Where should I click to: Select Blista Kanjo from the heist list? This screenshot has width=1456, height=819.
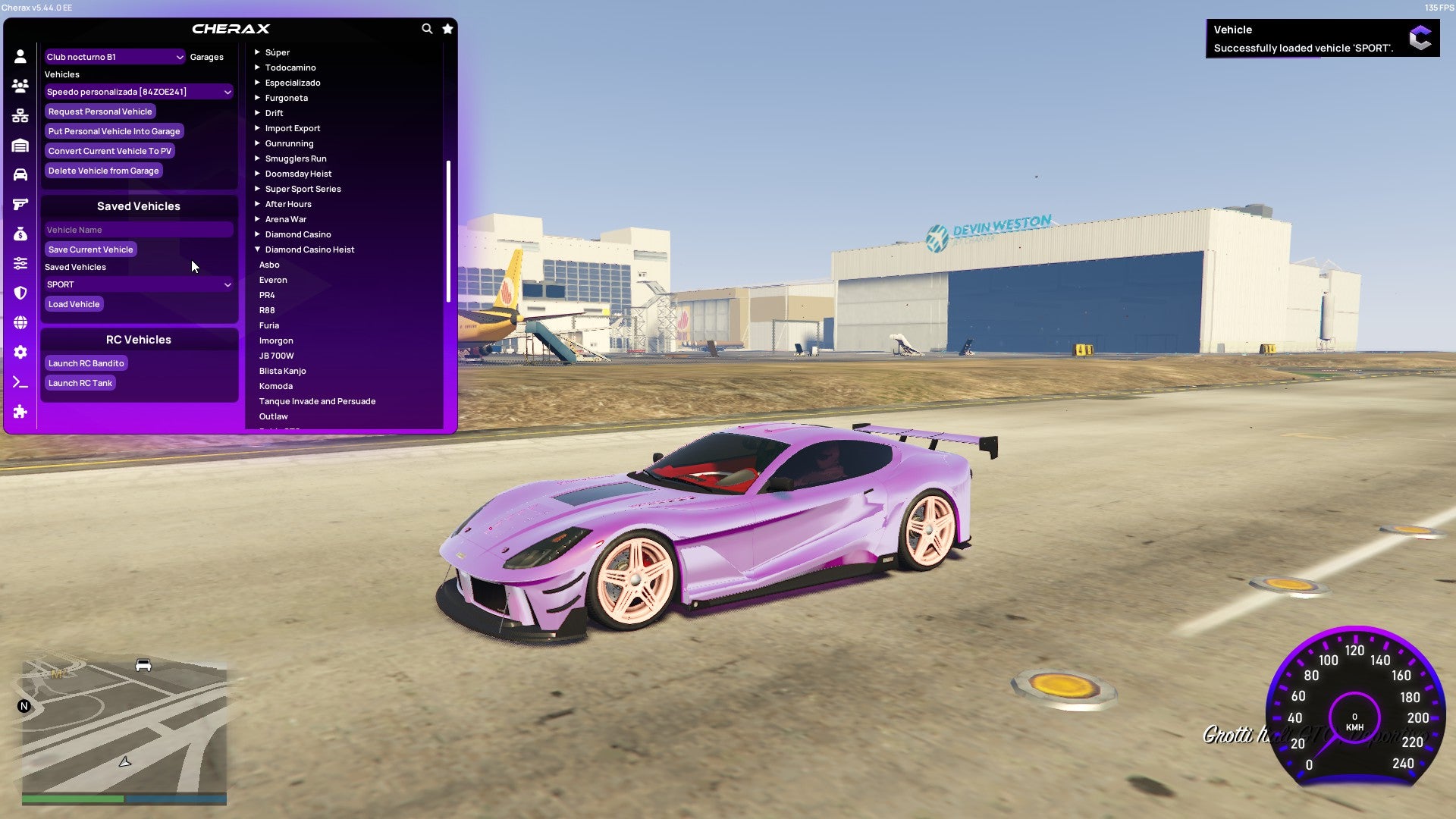click(x=283, y=370)
